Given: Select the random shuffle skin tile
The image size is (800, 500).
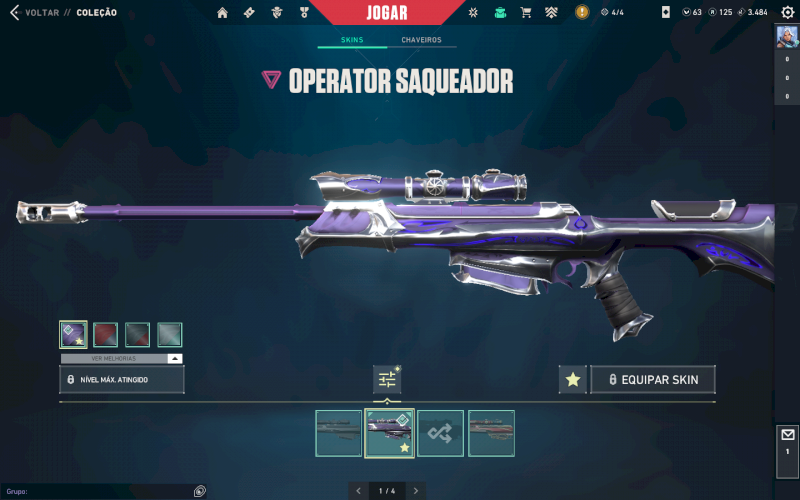Looking at the screenshot, I should pyautogui.click(x=440, y=433).
